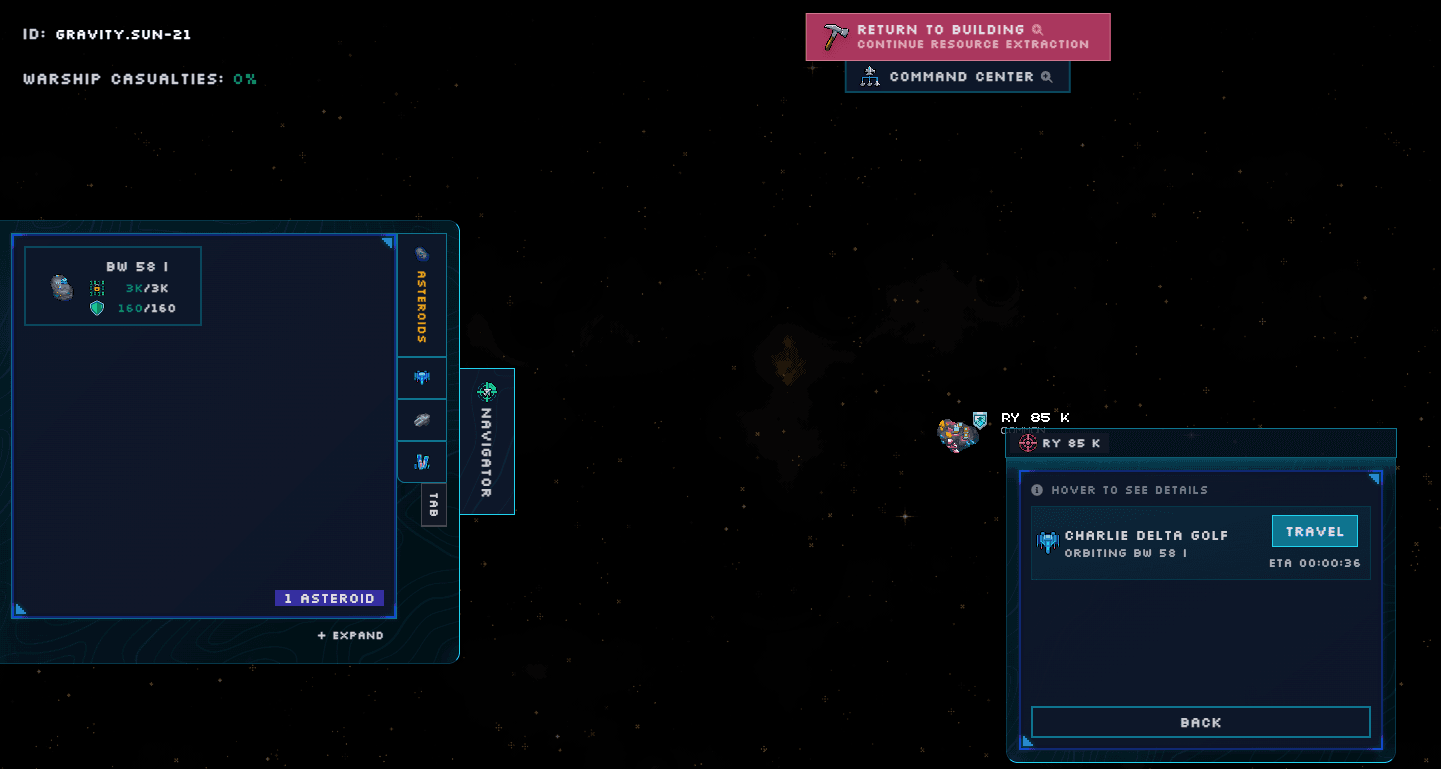Expand the asteroid list panel

[351, 635]
